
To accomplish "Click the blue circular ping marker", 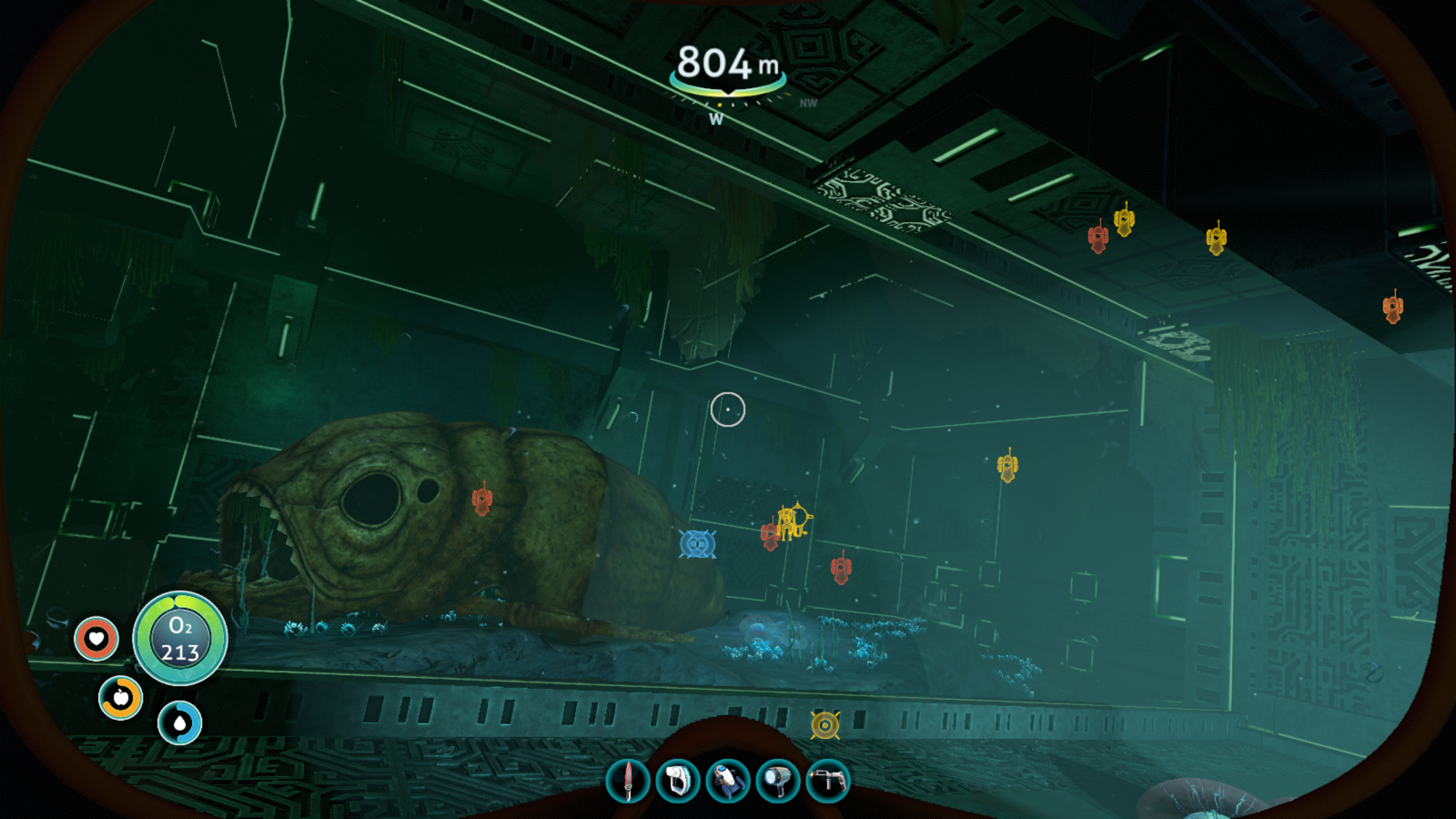I will (x=697, y=544).
